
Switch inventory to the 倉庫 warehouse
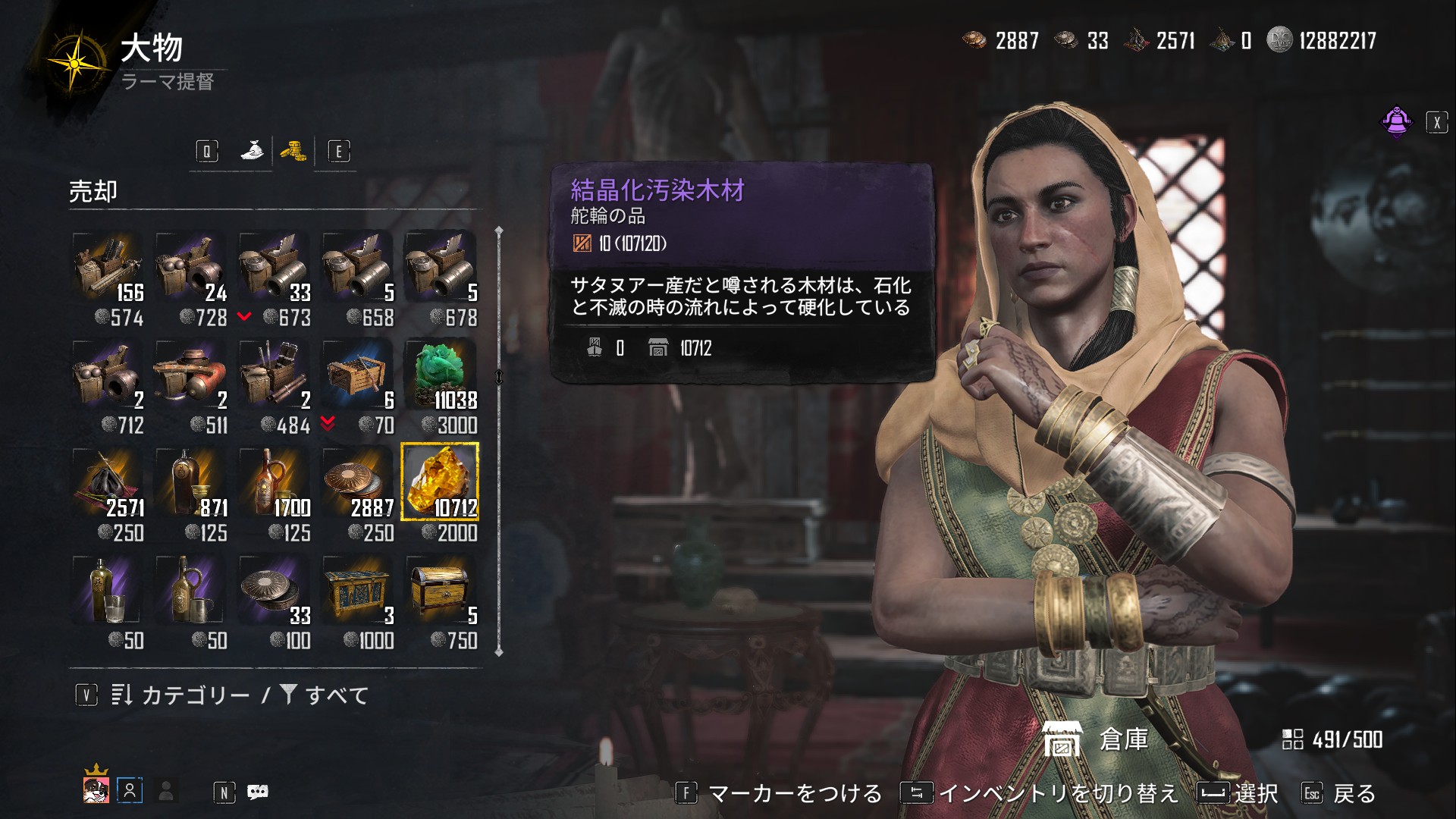[1096, 739]
